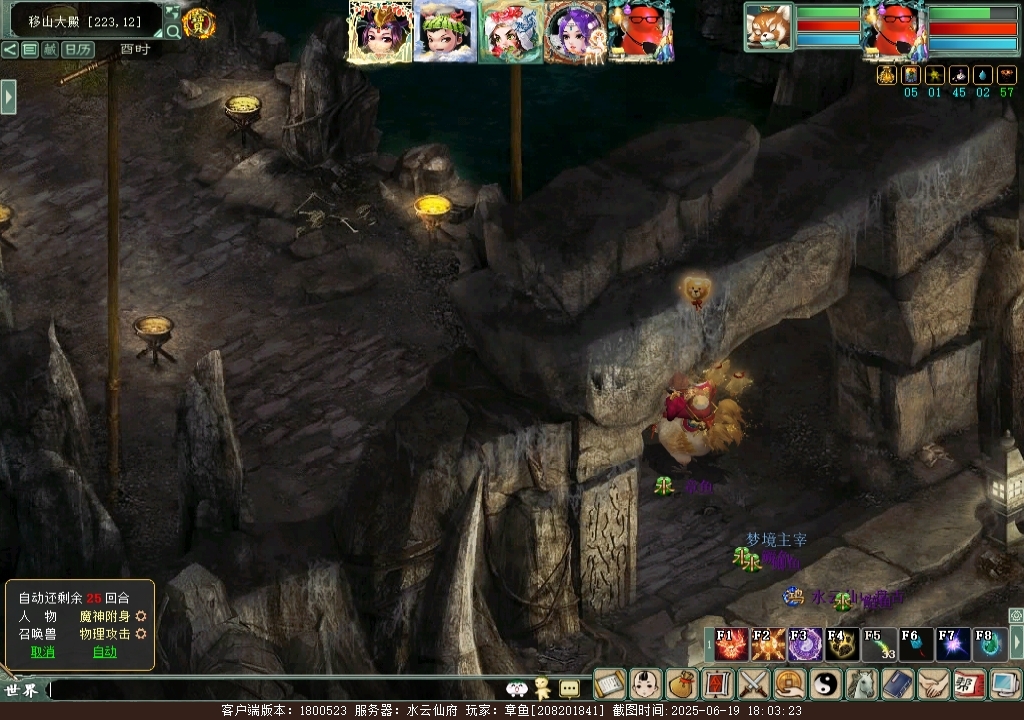Trigger the F4 golden paw skill
The image size is (1024, 720).
coord(839,645)
